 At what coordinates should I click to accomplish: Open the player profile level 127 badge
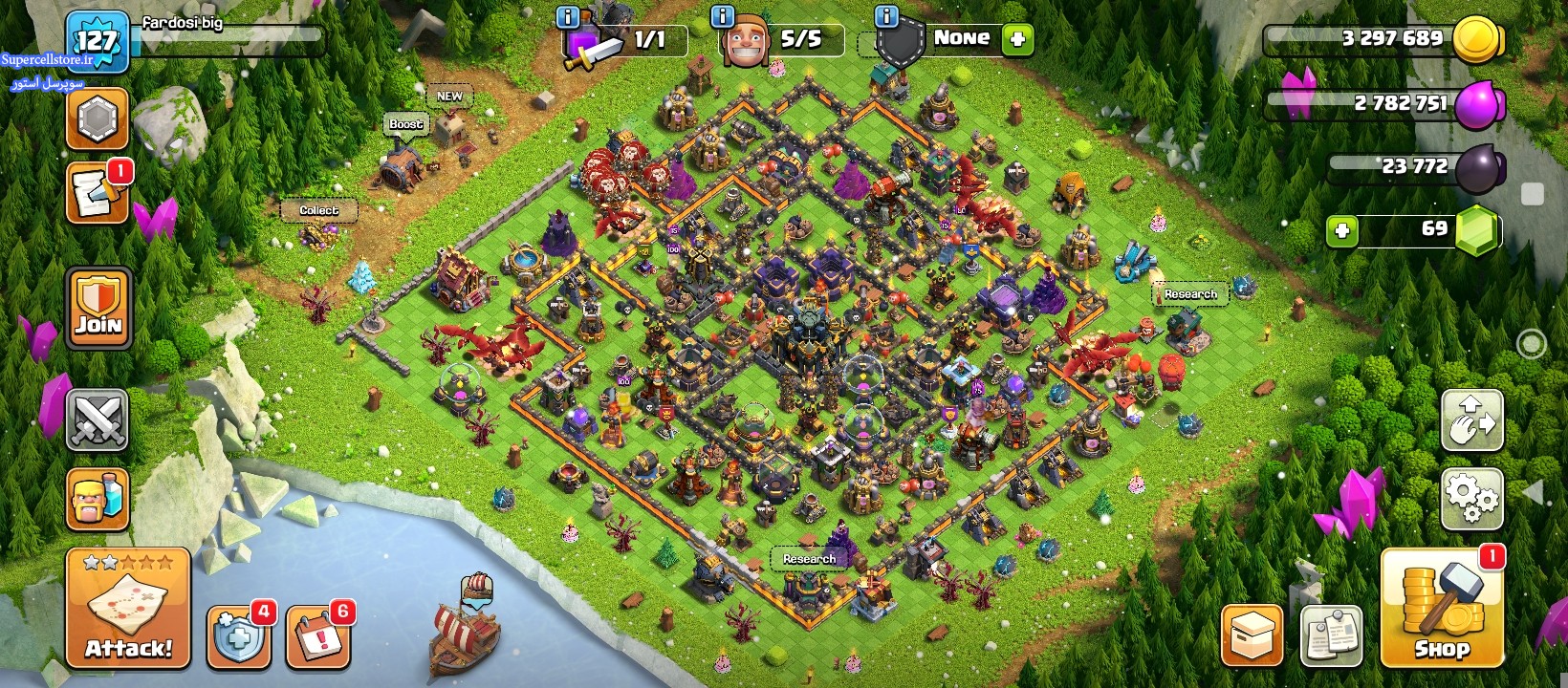(97, 41)
